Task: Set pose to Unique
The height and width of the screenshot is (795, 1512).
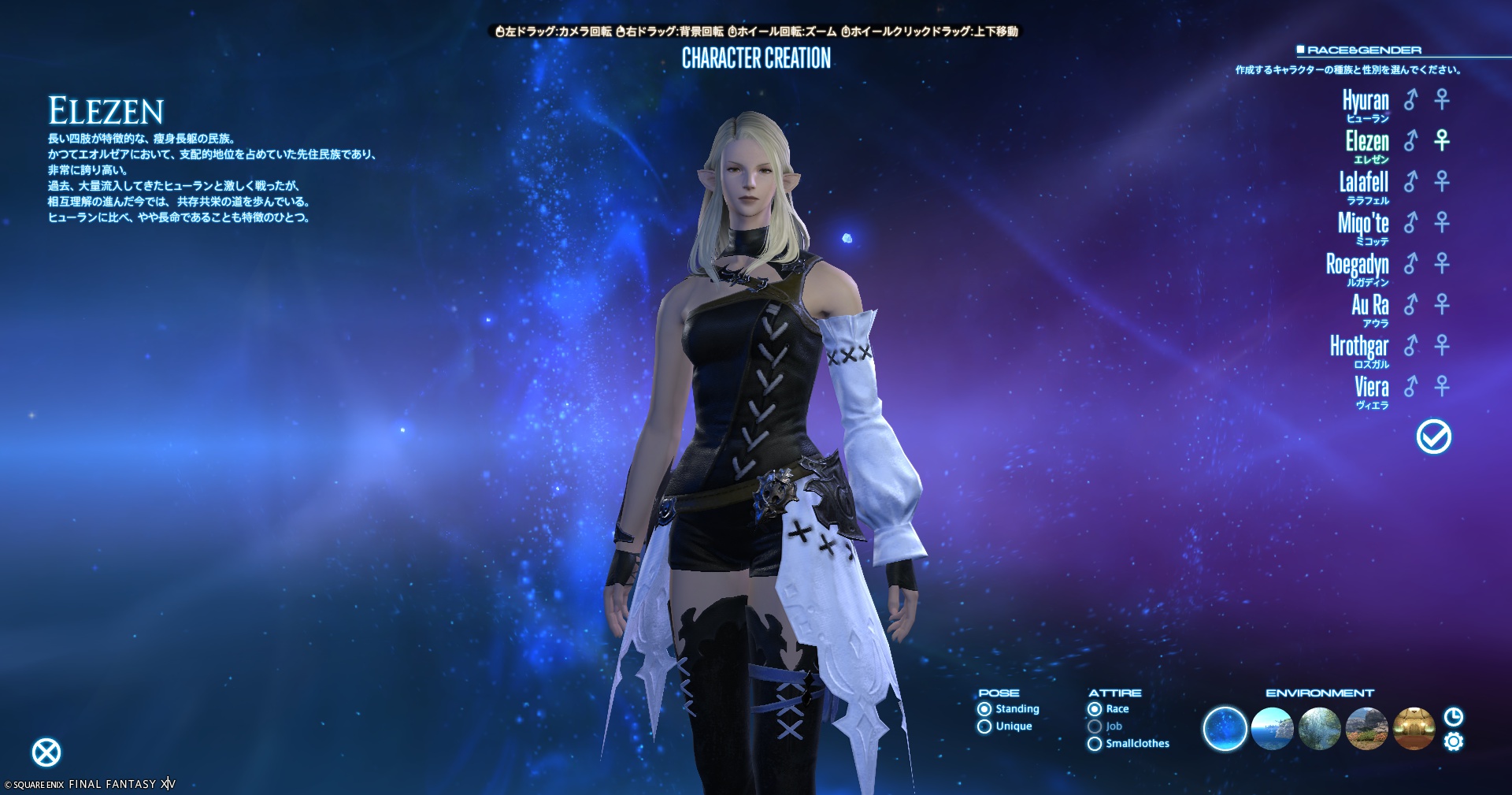Action: pyautogui.click(x=984, y=726)
